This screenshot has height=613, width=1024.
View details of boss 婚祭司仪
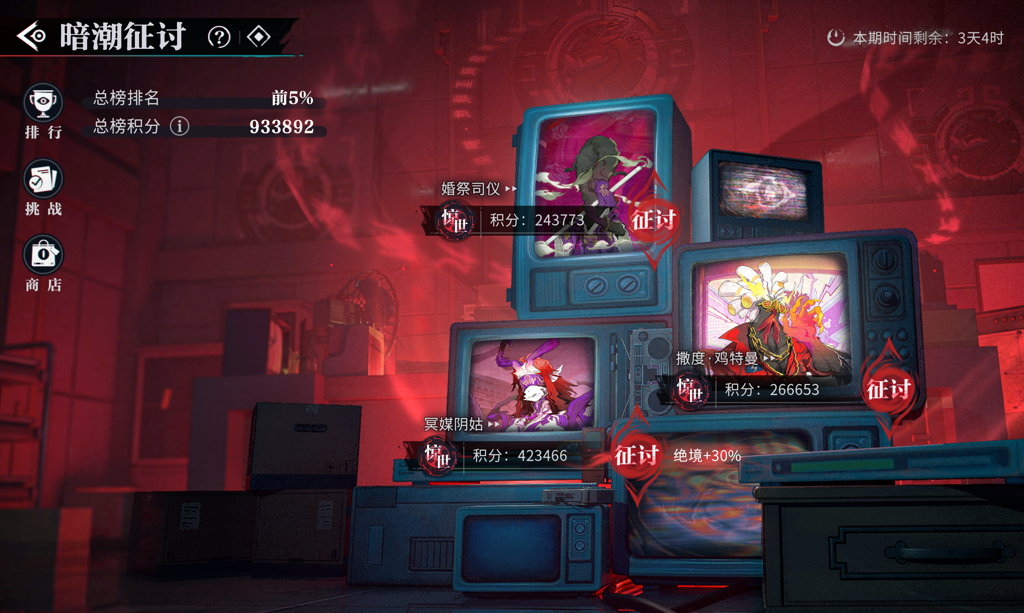(x=479, y=188)
